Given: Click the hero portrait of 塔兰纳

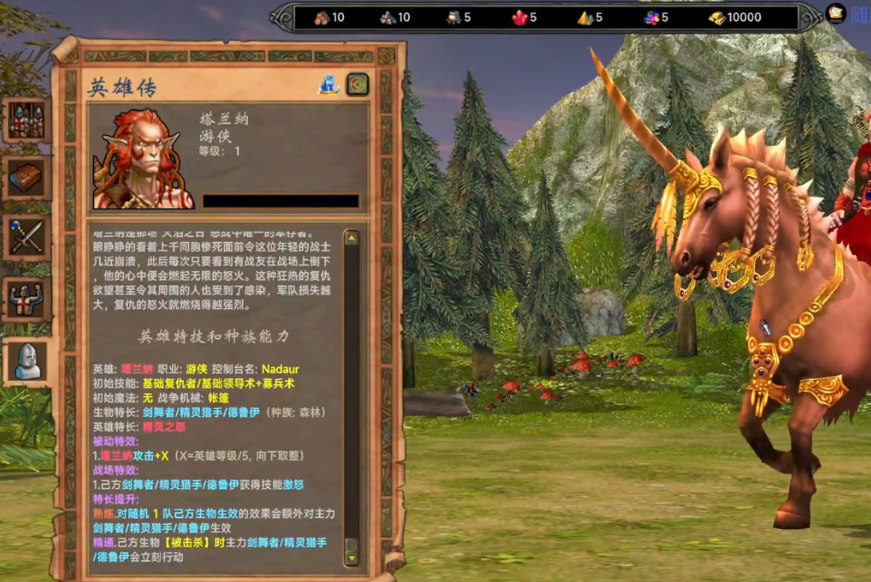Looking at the screenshot, I should pyautogui.click(x=143, y=158).
